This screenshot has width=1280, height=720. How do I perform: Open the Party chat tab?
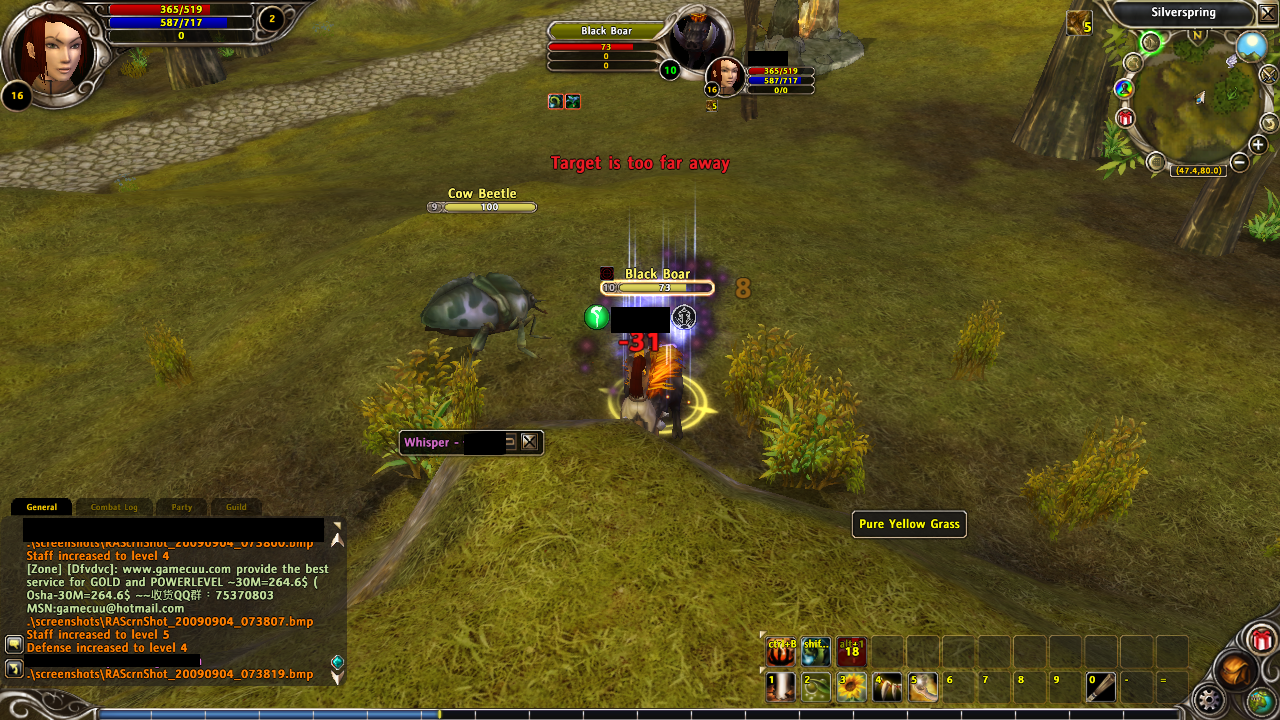pos(181,507)
